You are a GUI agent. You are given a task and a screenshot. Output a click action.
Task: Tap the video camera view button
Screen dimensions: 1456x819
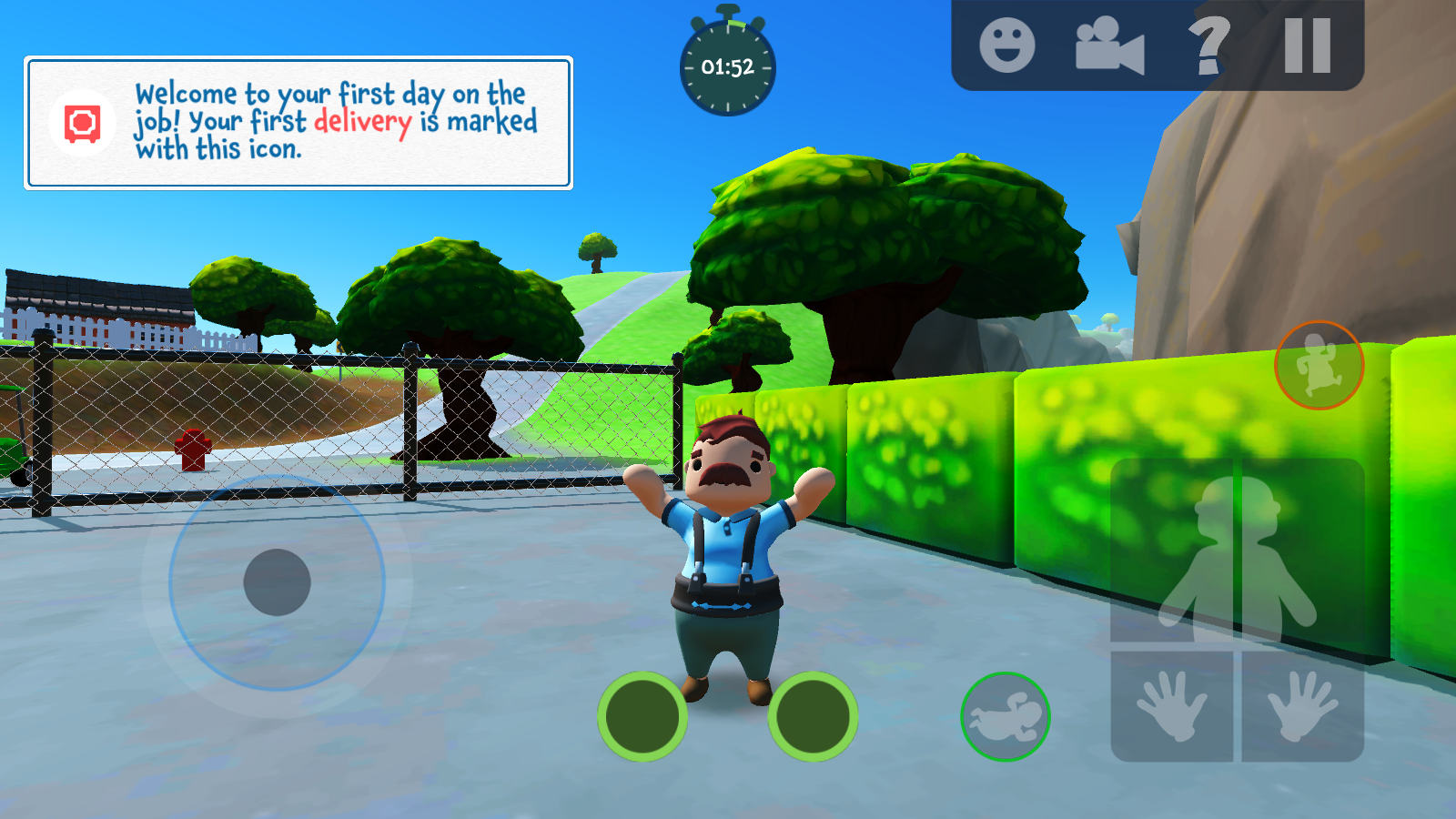[x=1109, y=45]
